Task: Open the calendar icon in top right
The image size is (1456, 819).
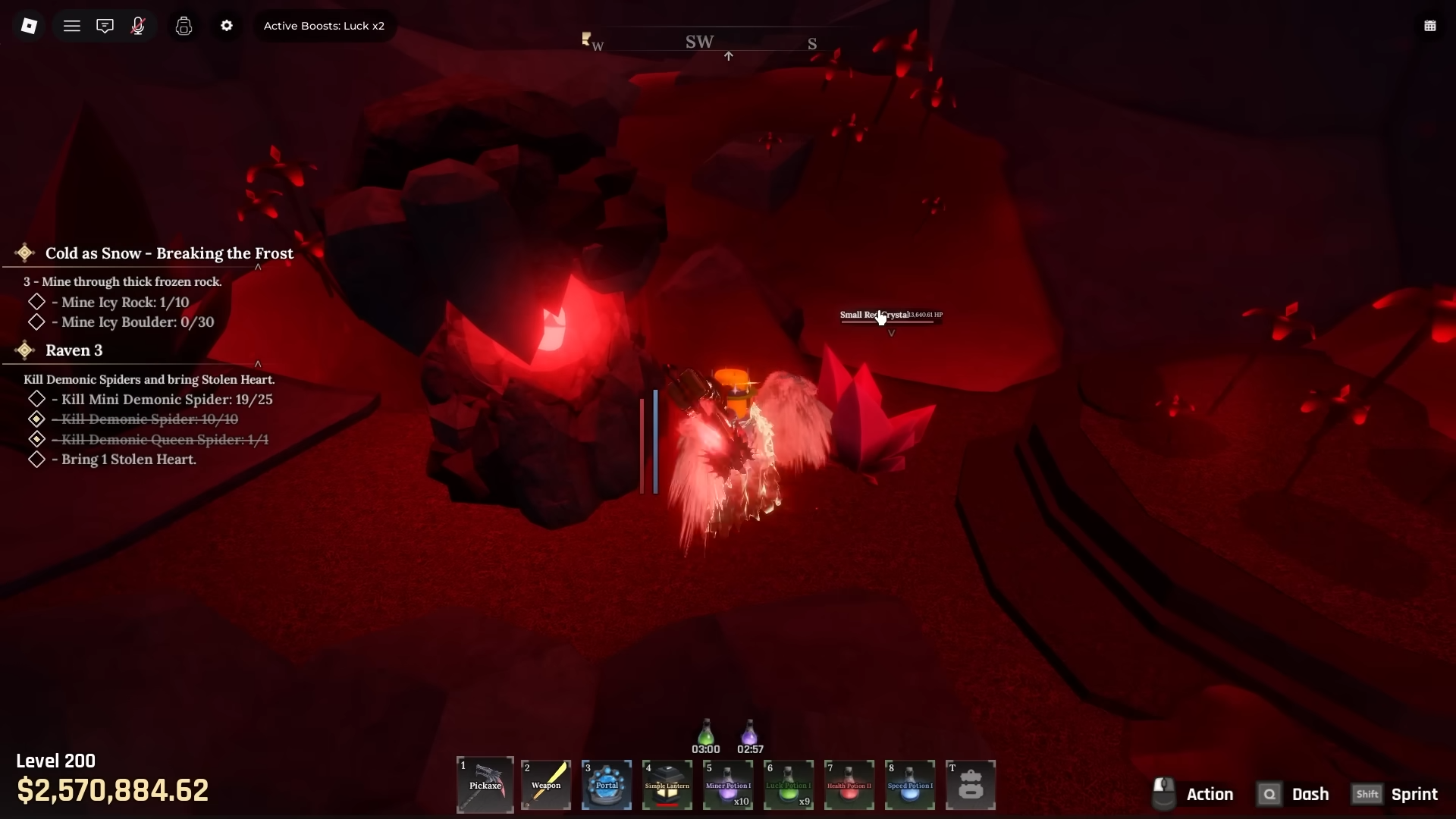Action: [x=1429, y=26]
